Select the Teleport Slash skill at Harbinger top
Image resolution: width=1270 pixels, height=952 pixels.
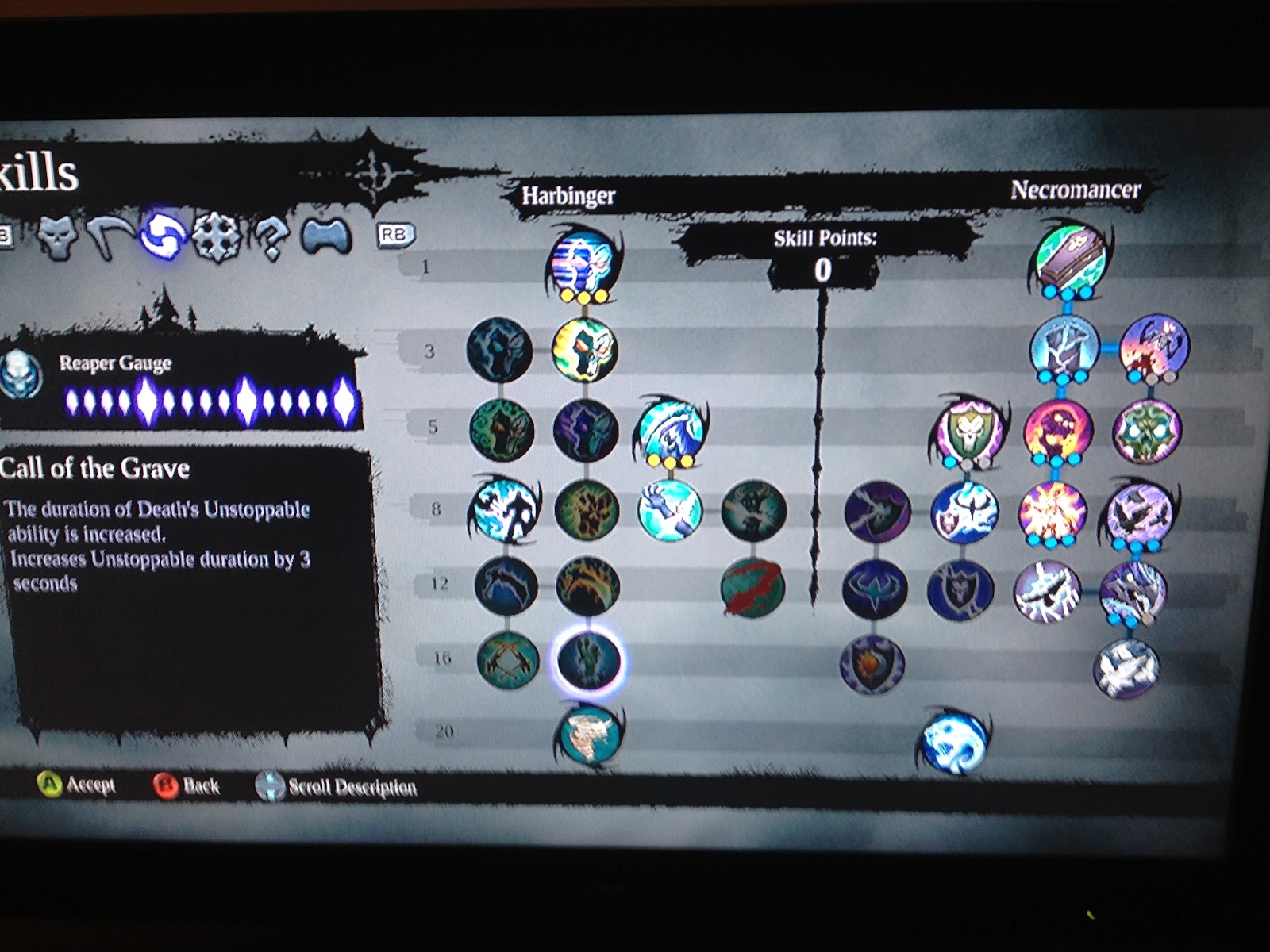[x=583, y=266]
